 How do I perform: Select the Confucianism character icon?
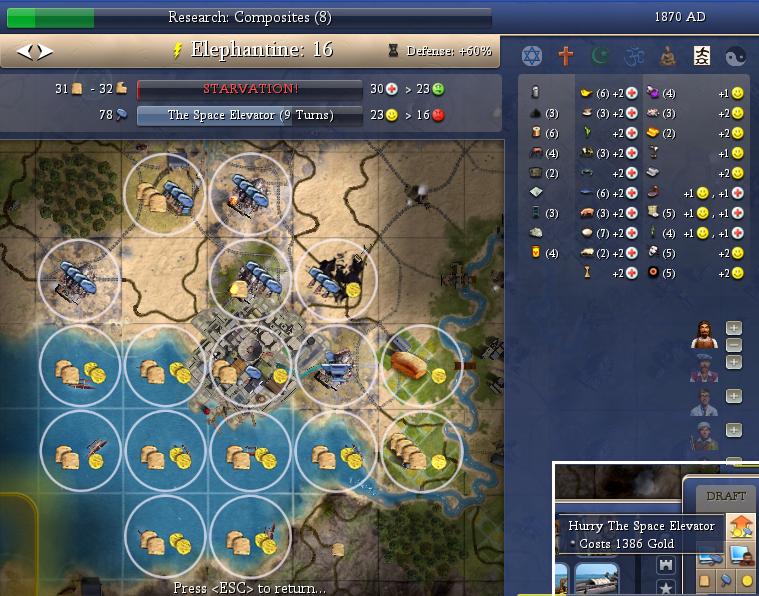[701, 55]
